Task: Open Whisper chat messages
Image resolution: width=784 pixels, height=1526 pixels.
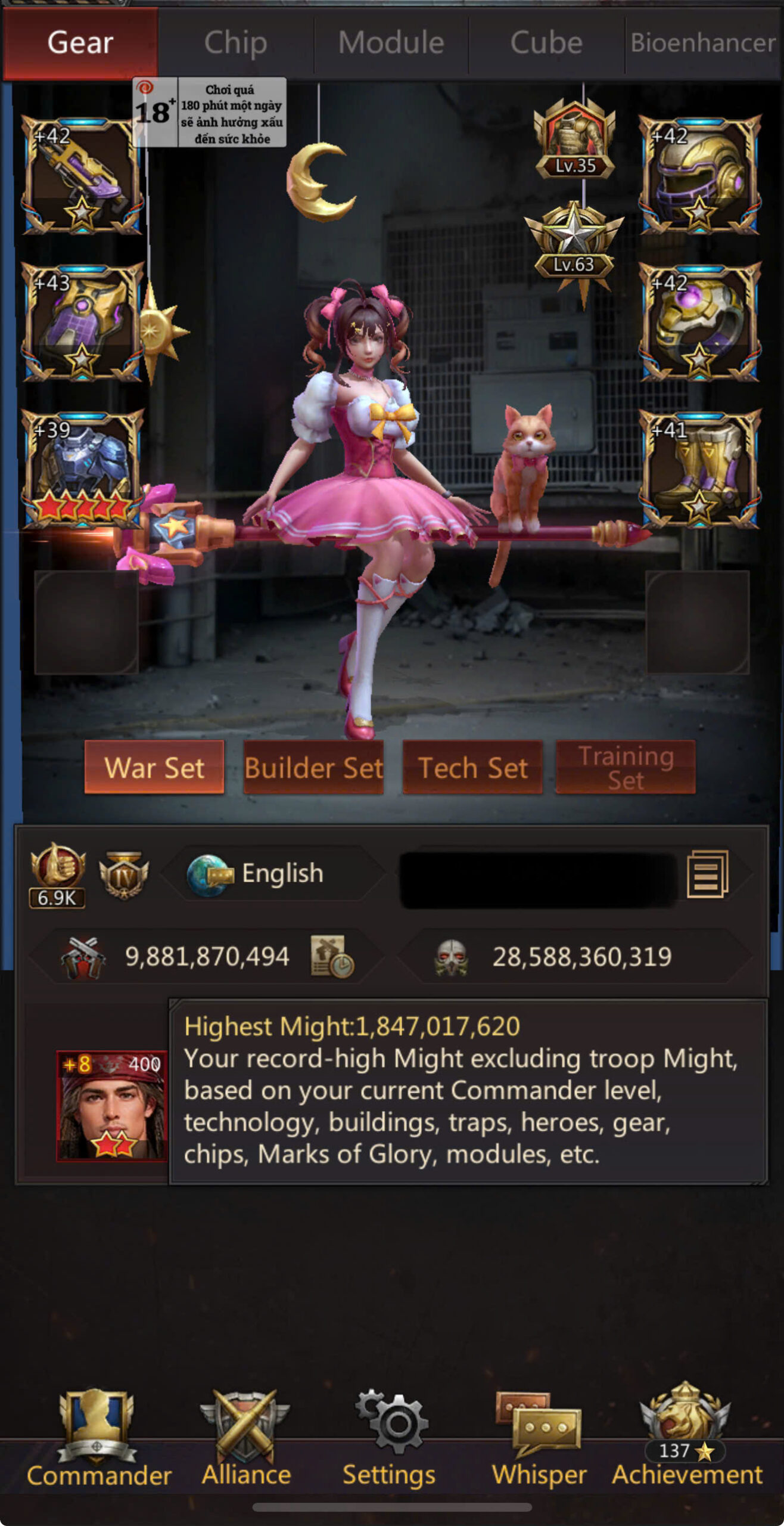Action: [x=539, y=1437]
